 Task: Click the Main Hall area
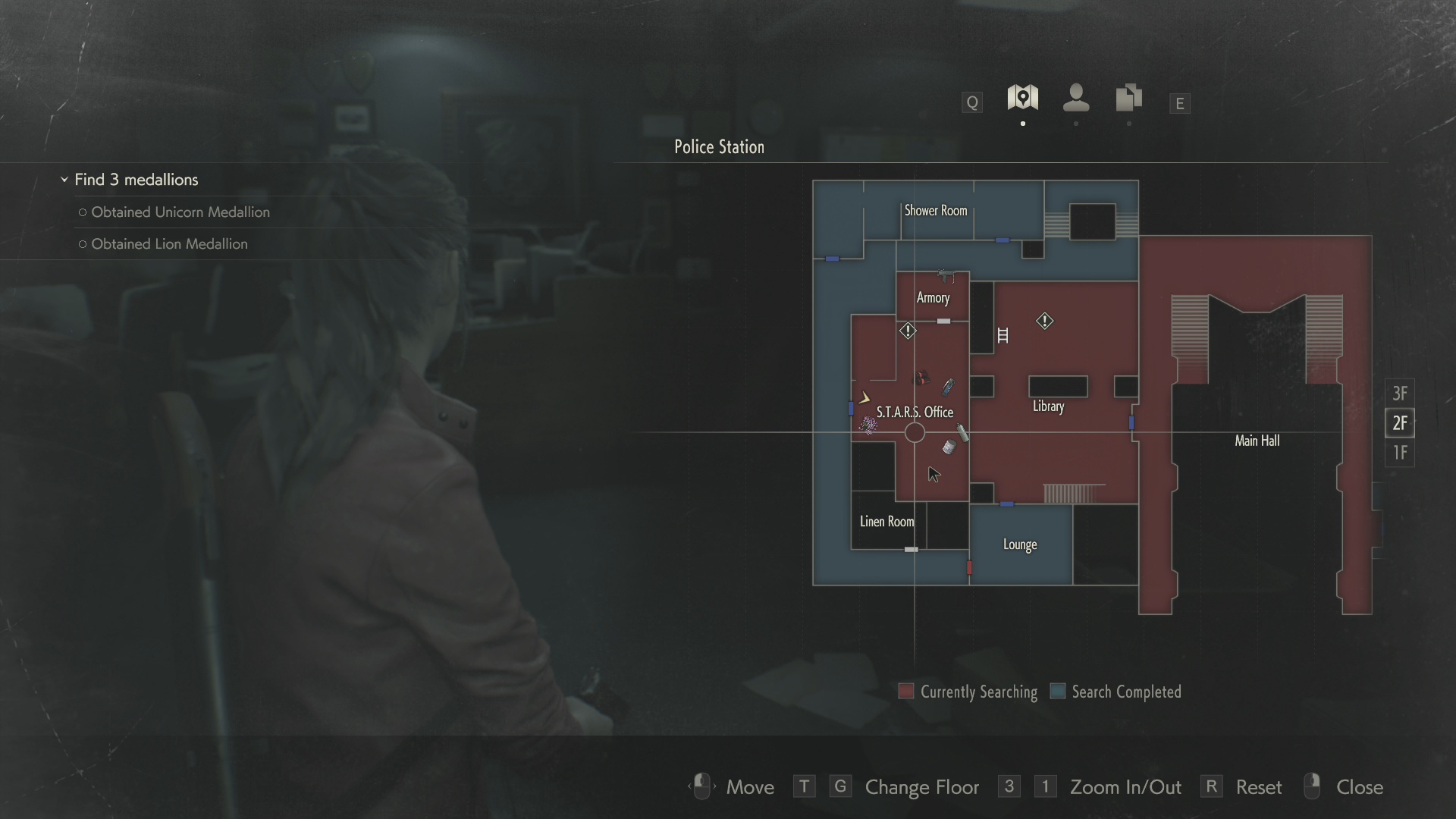[x=1257, y=441]
